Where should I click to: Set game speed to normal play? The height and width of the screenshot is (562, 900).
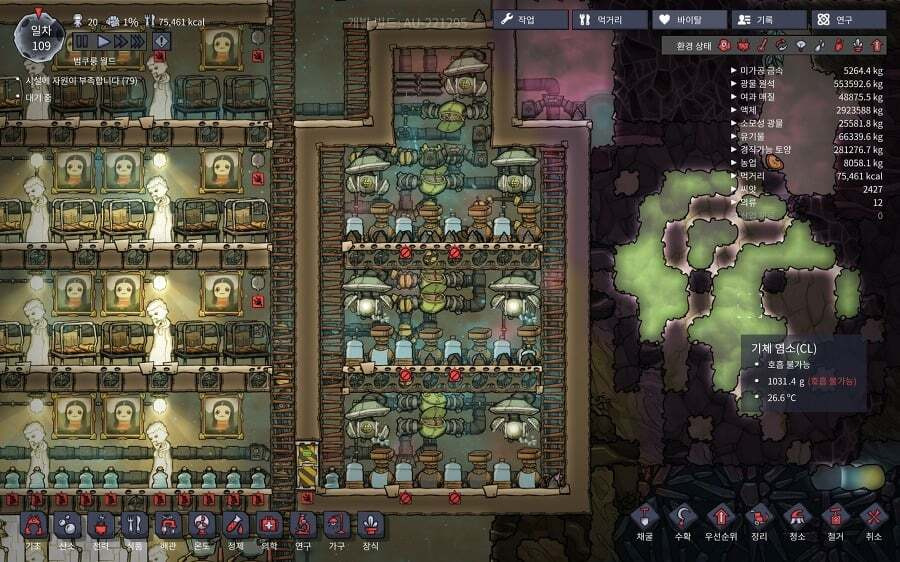pyautogui.click(x=102, y=41)
